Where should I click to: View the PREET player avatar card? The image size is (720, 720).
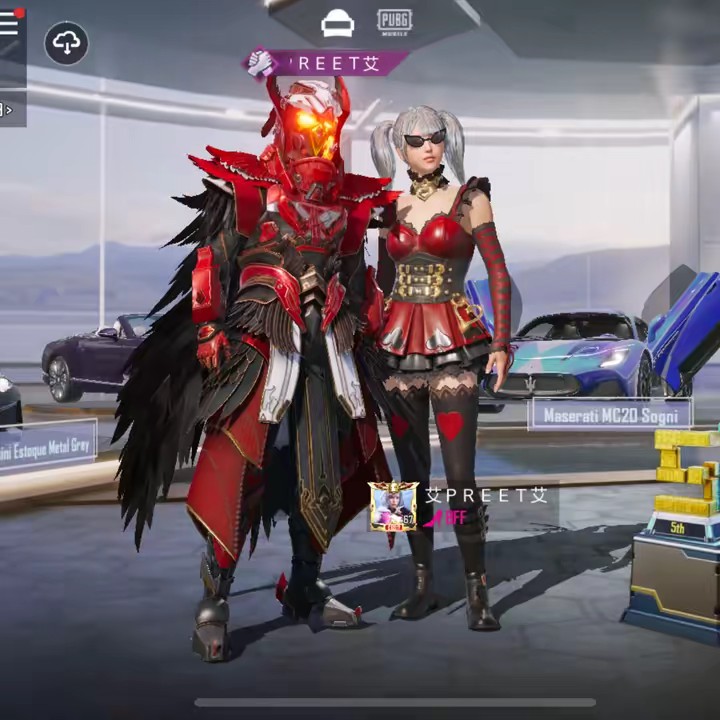(393, 506)
